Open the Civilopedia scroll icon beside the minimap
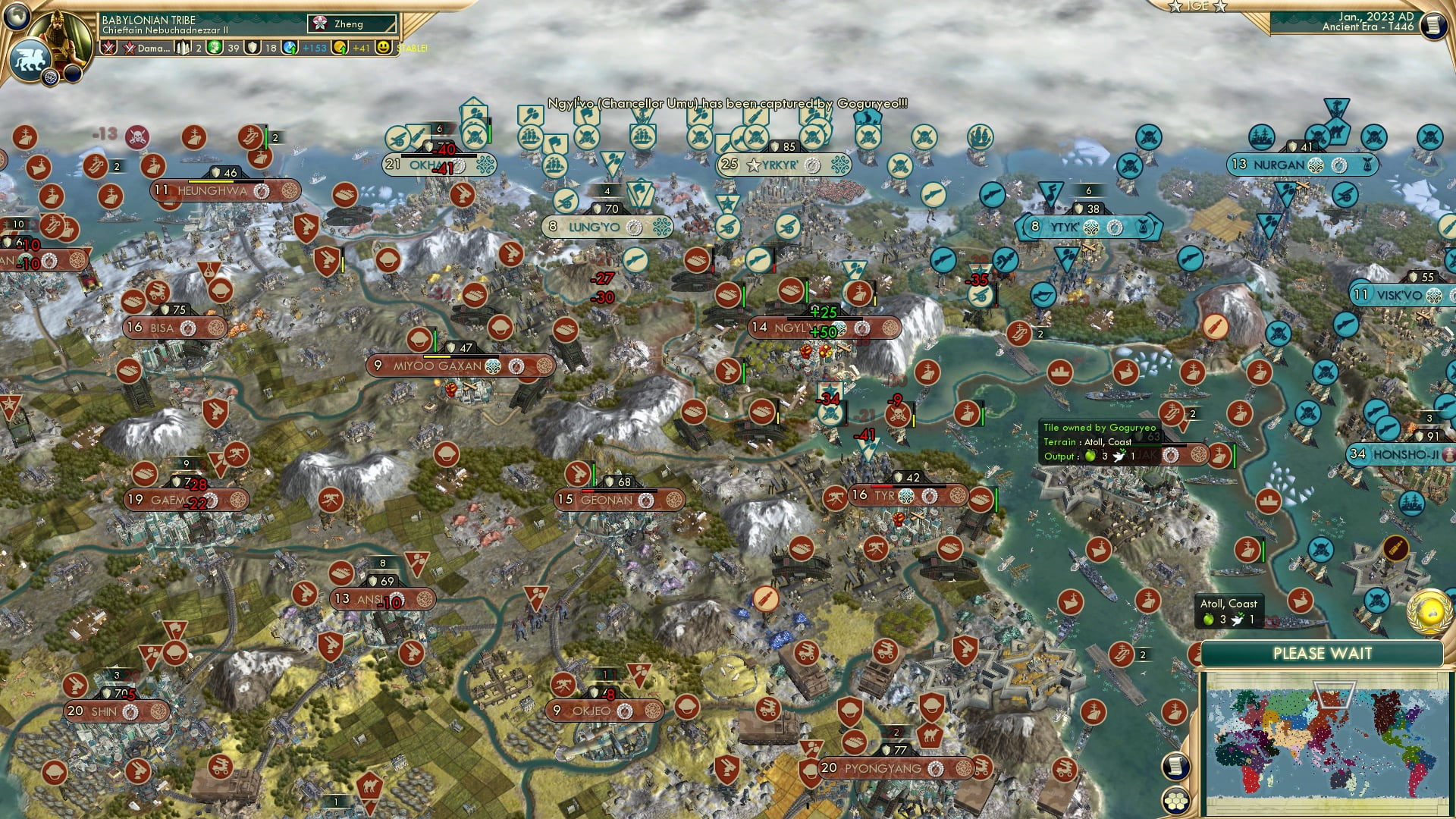The height and width of the screenshot is (819, 1456). (1177, 767)
